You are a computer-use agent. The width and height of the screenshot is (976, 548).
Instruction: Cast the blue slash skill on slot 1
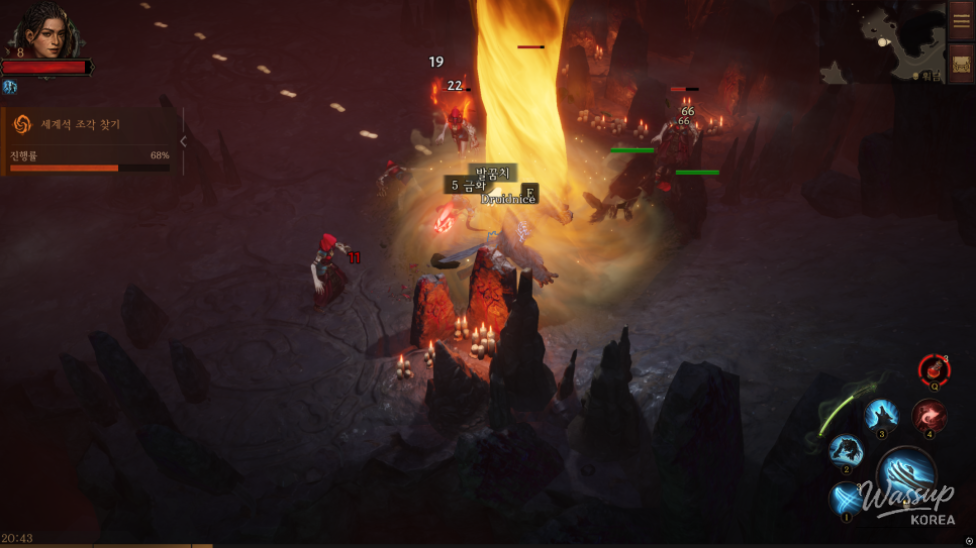[x=847, y=497]
